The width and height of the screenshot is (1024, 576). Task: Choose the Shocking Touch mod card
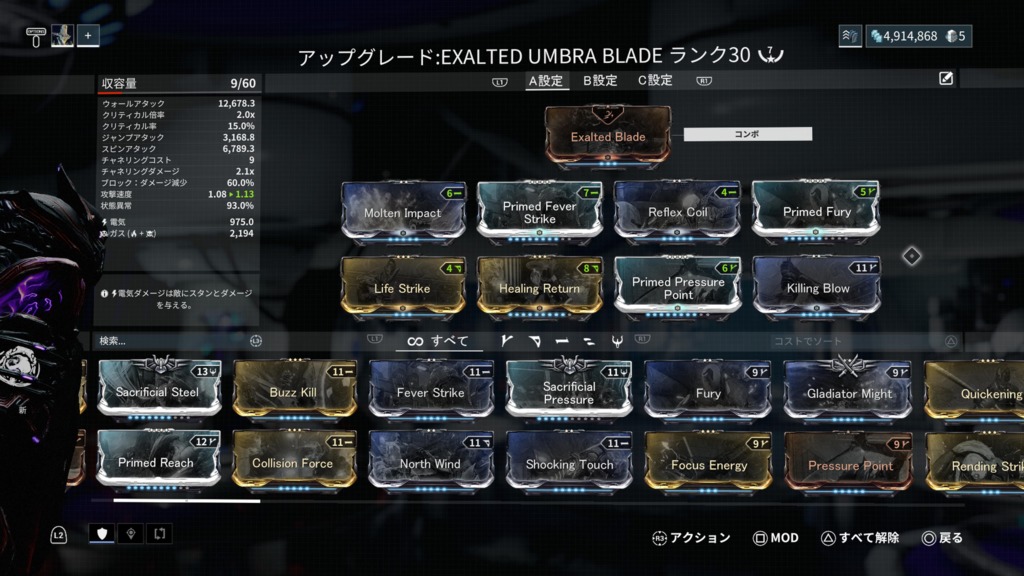point(568,463)
